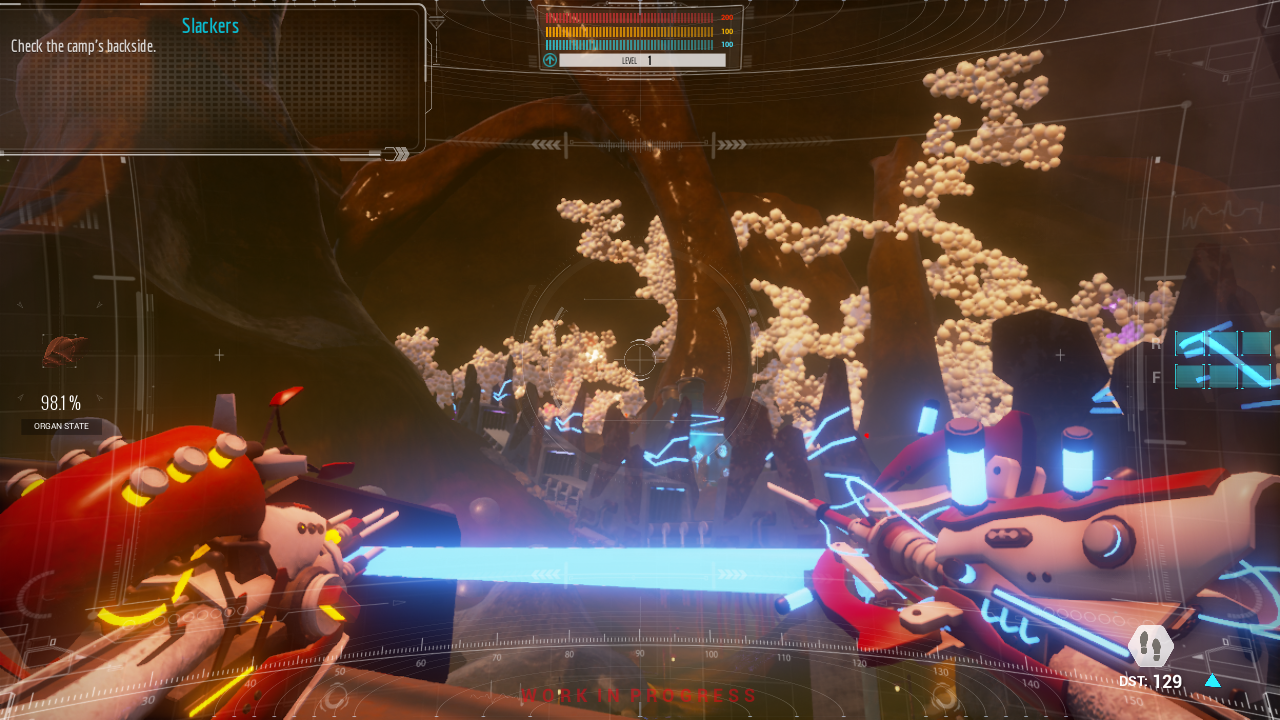Click the cyan level-up arrow icon
The image size is (1280, 720).
pyautogui.click(x=549, y=60)
